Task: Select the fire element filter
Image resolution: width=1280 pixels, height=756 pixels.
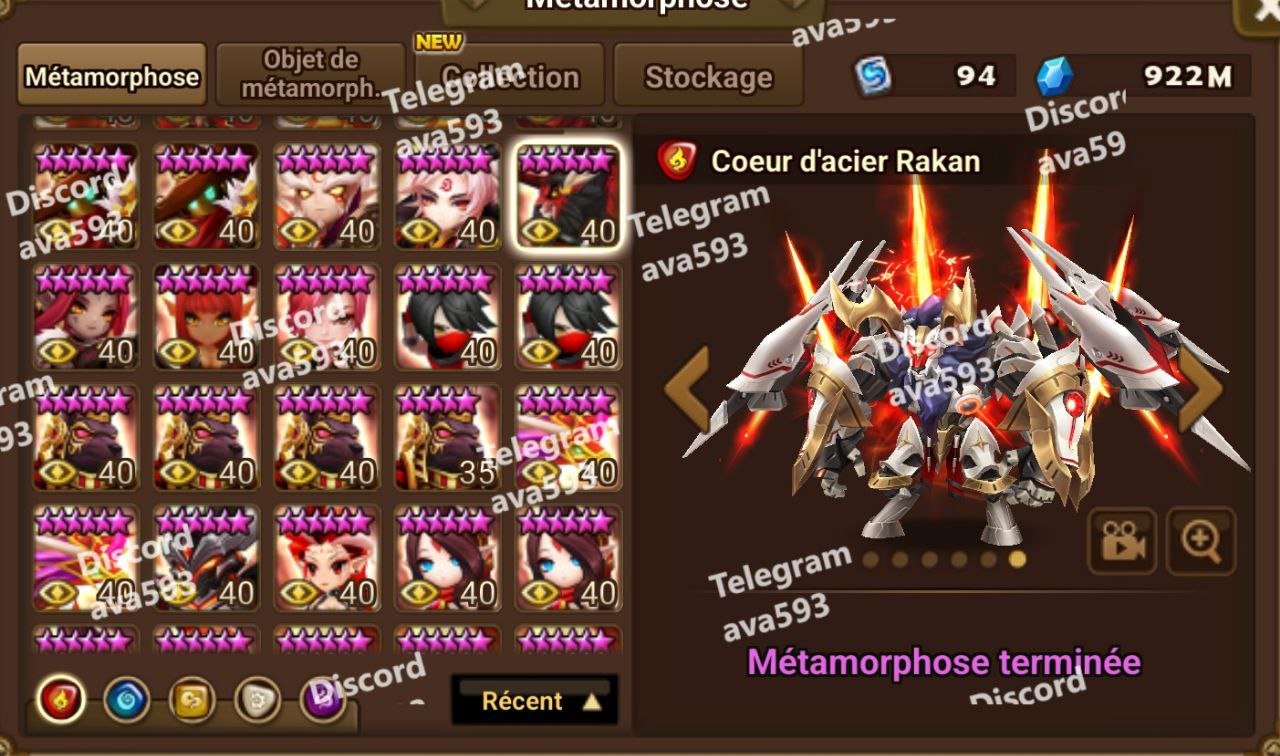Action: (x=60, y=700)
